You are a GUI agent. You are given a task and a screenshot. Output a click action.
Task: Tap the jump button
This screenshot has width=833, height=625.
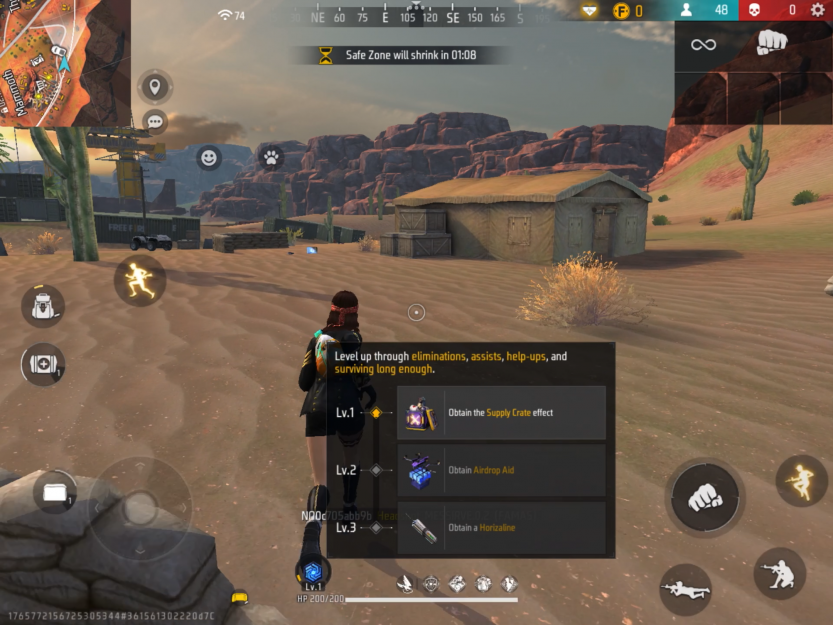tap(802, 480)
